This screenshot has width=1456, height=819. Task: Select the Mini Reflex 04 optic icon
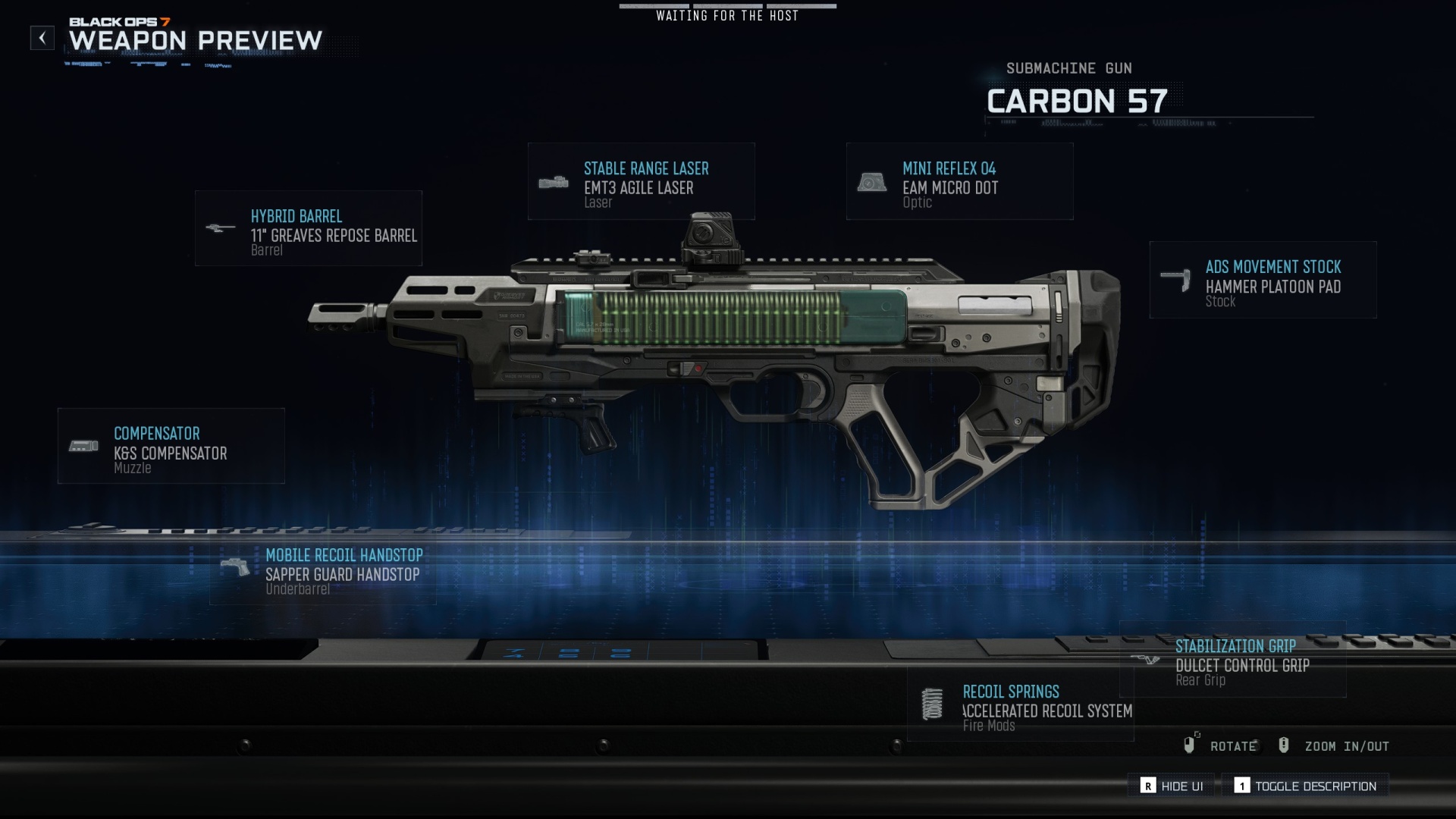[x=873, y=182]
